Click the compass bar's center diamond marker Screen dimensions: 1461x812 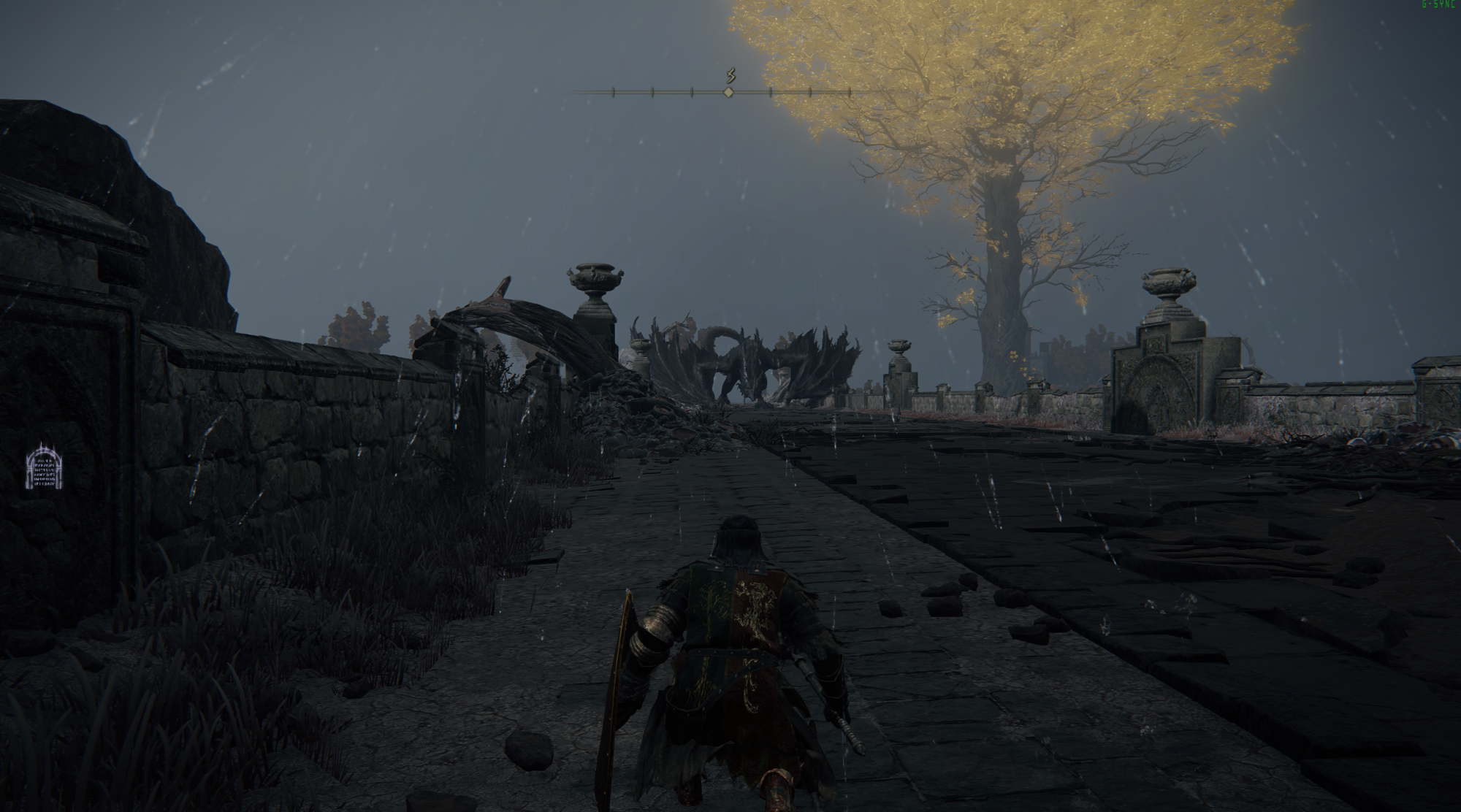728,92
